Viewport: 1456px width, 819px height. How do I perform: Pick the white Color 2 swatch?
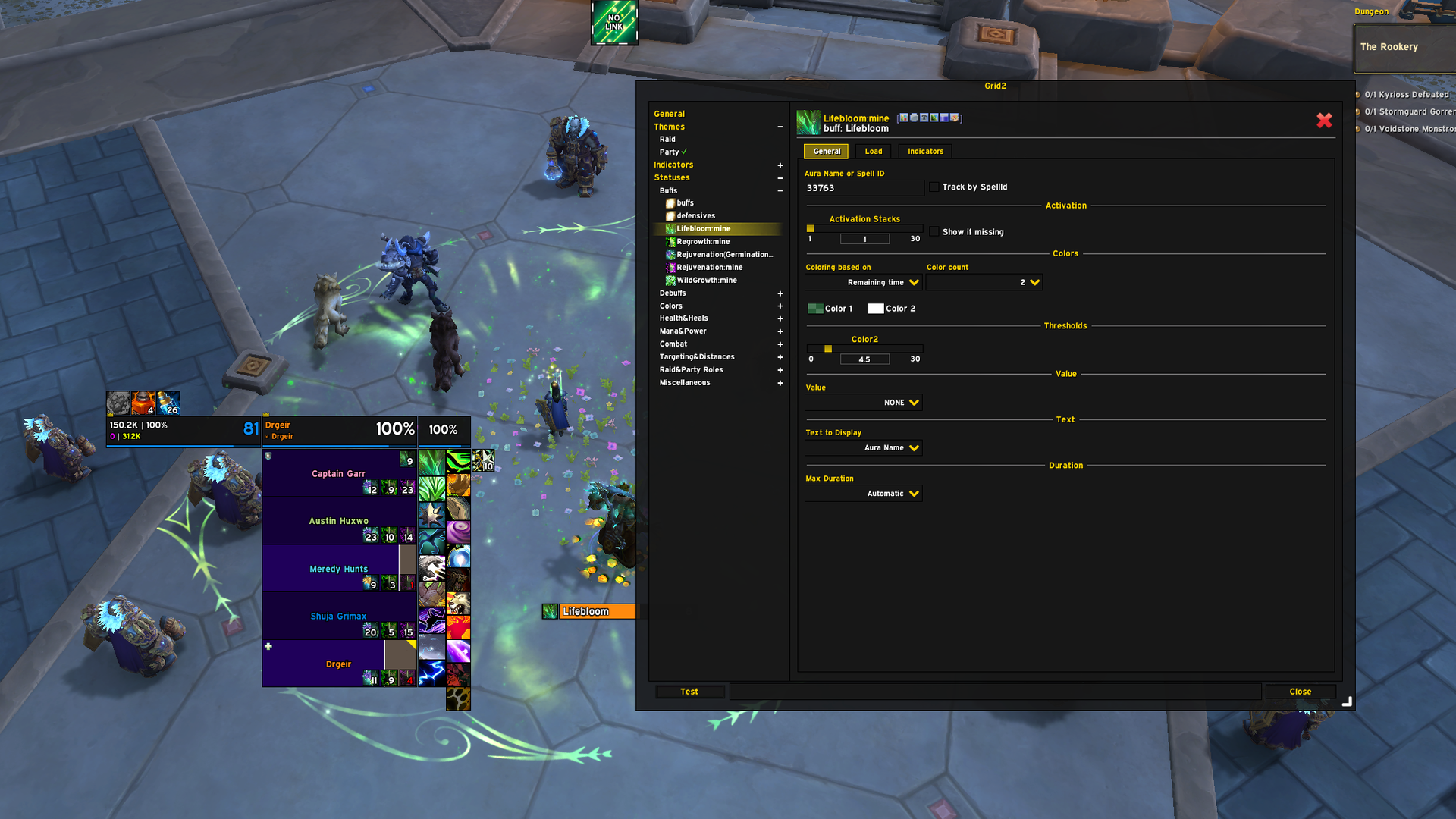click(876, 309)
